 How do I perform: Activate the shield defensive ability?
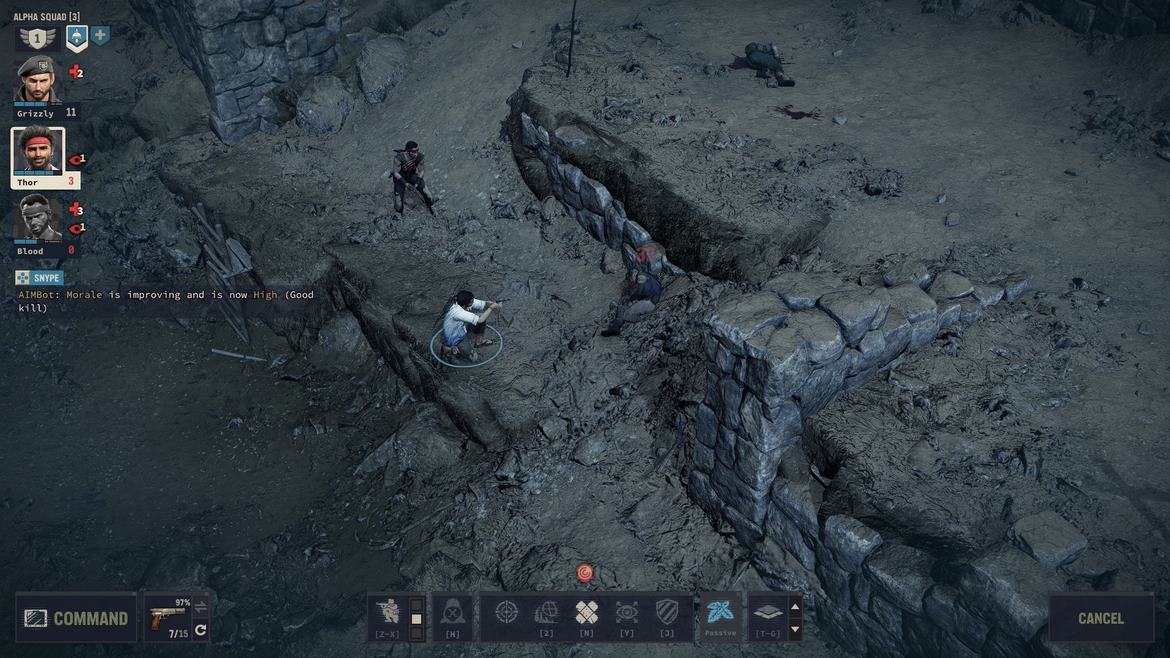pos(667,612)
